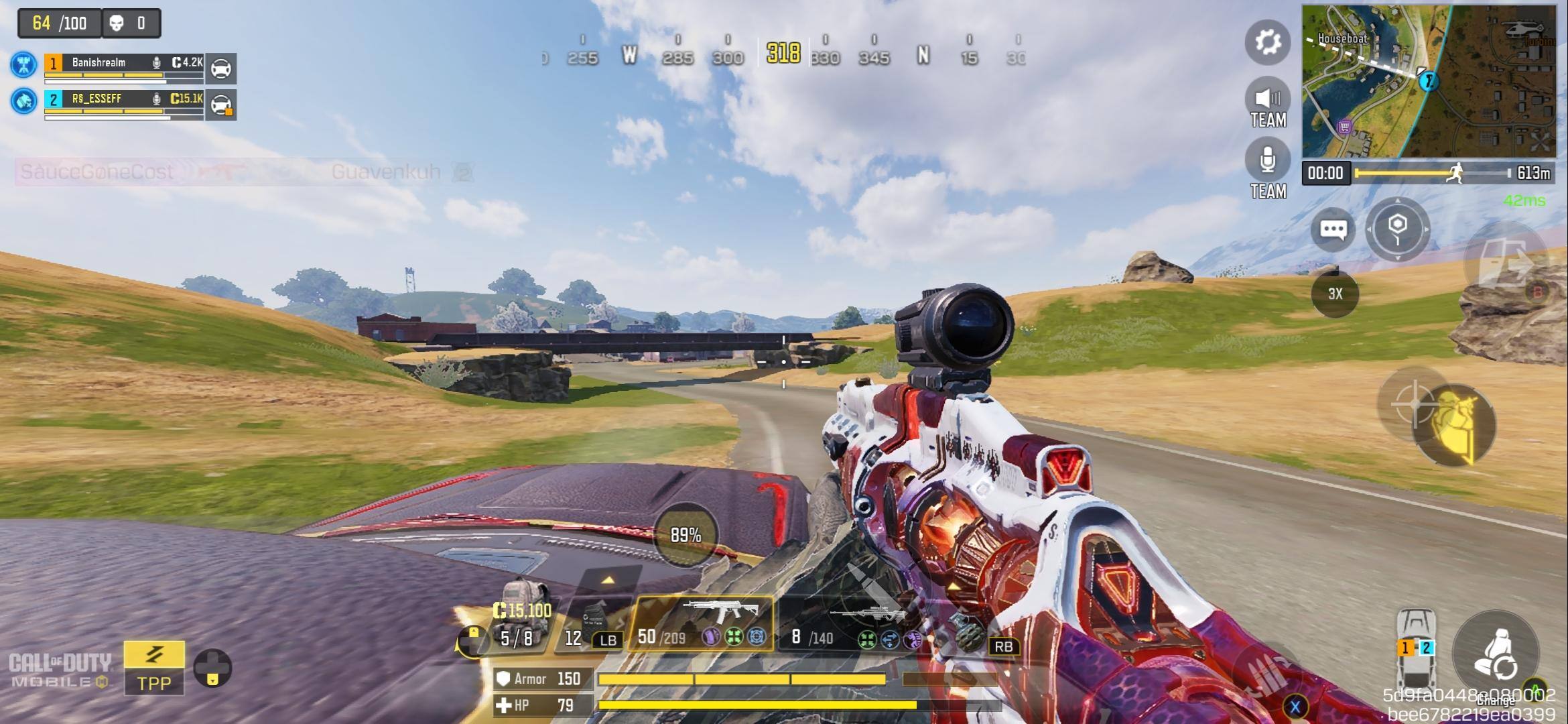Toggle the team speaker audio button
The height and width of the screenshot is (724, 1568).
pyautogui.click(x=1267, y=101)
